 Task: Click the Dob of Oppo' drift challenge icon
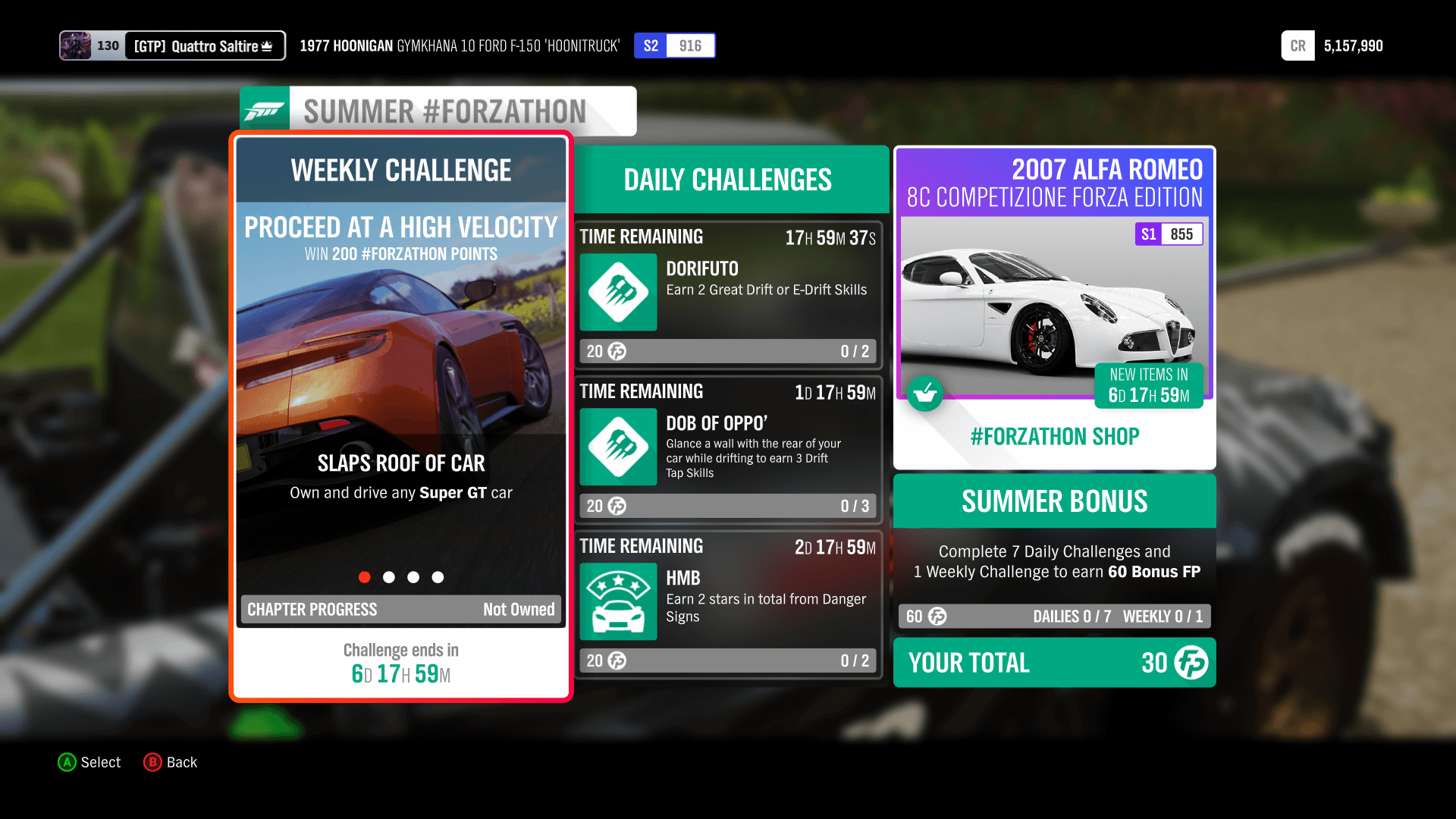pos(618,447)
